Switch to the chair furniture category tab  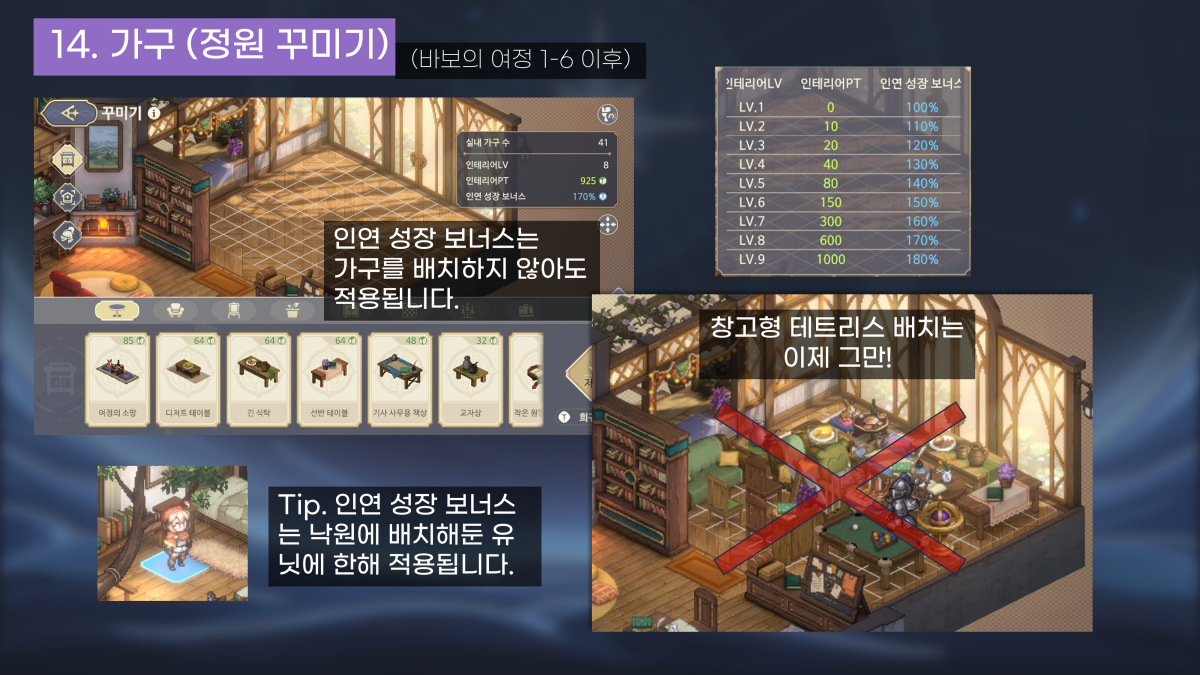pos(234,310)
